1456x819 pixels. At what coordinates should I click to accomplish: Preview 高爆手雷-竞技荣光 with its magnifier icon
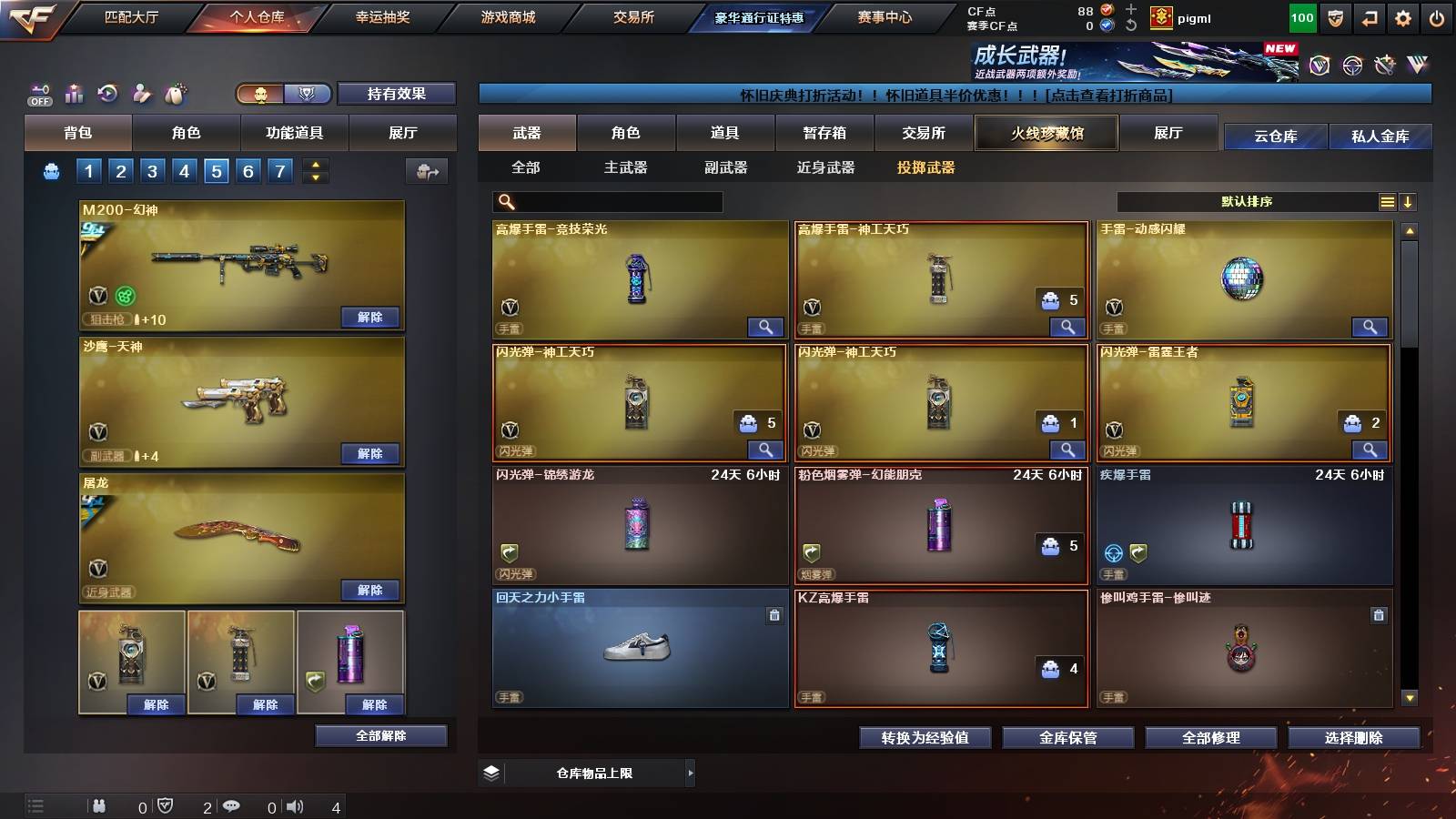[767, 327]
